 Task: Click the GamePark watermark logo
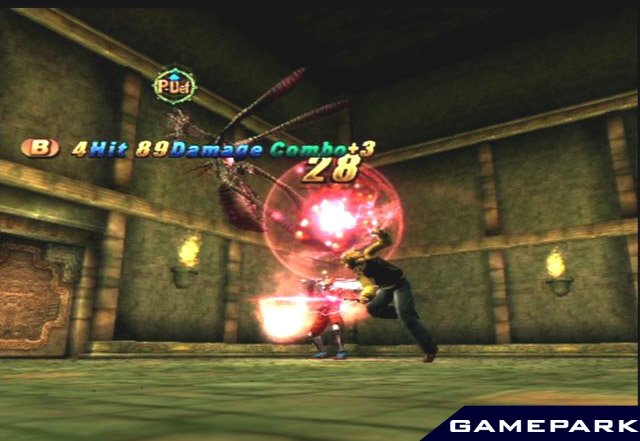[537, 426]
